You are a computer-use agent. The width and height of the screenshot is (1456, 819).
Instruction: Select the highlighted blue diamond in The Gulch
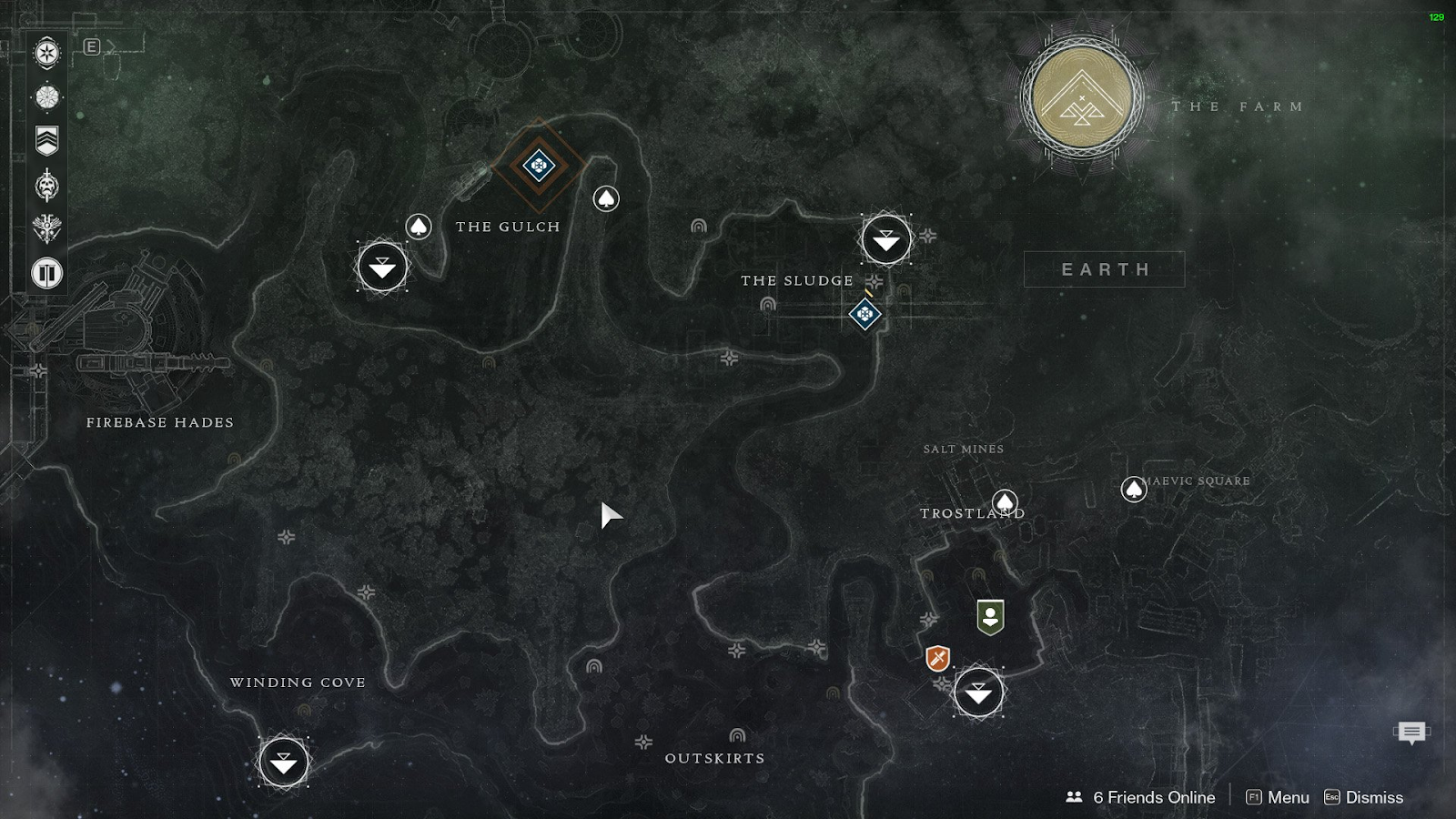(539, 166)
